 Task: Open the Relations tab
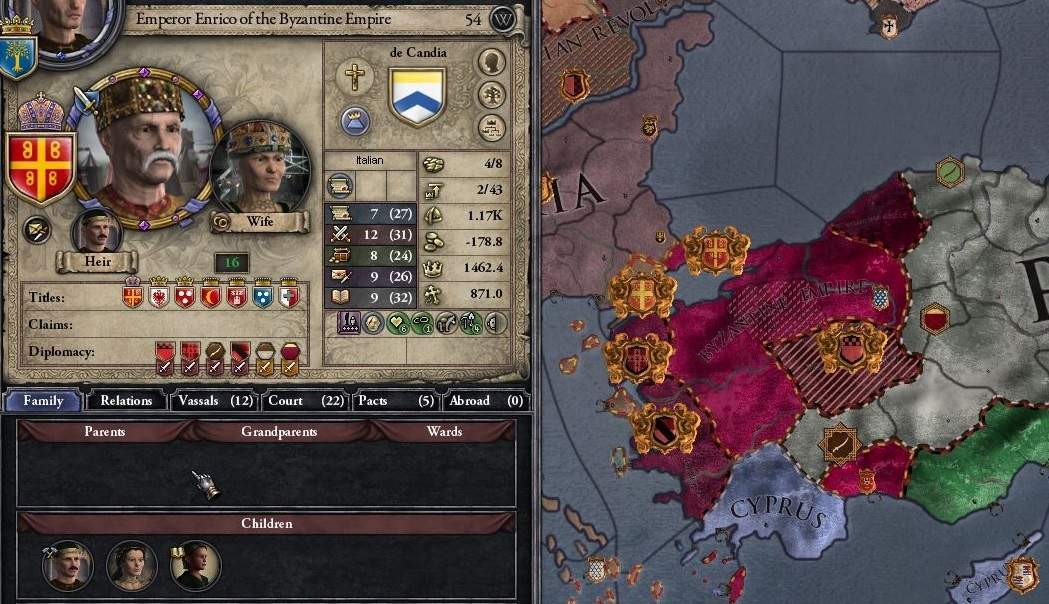point(126,401)
